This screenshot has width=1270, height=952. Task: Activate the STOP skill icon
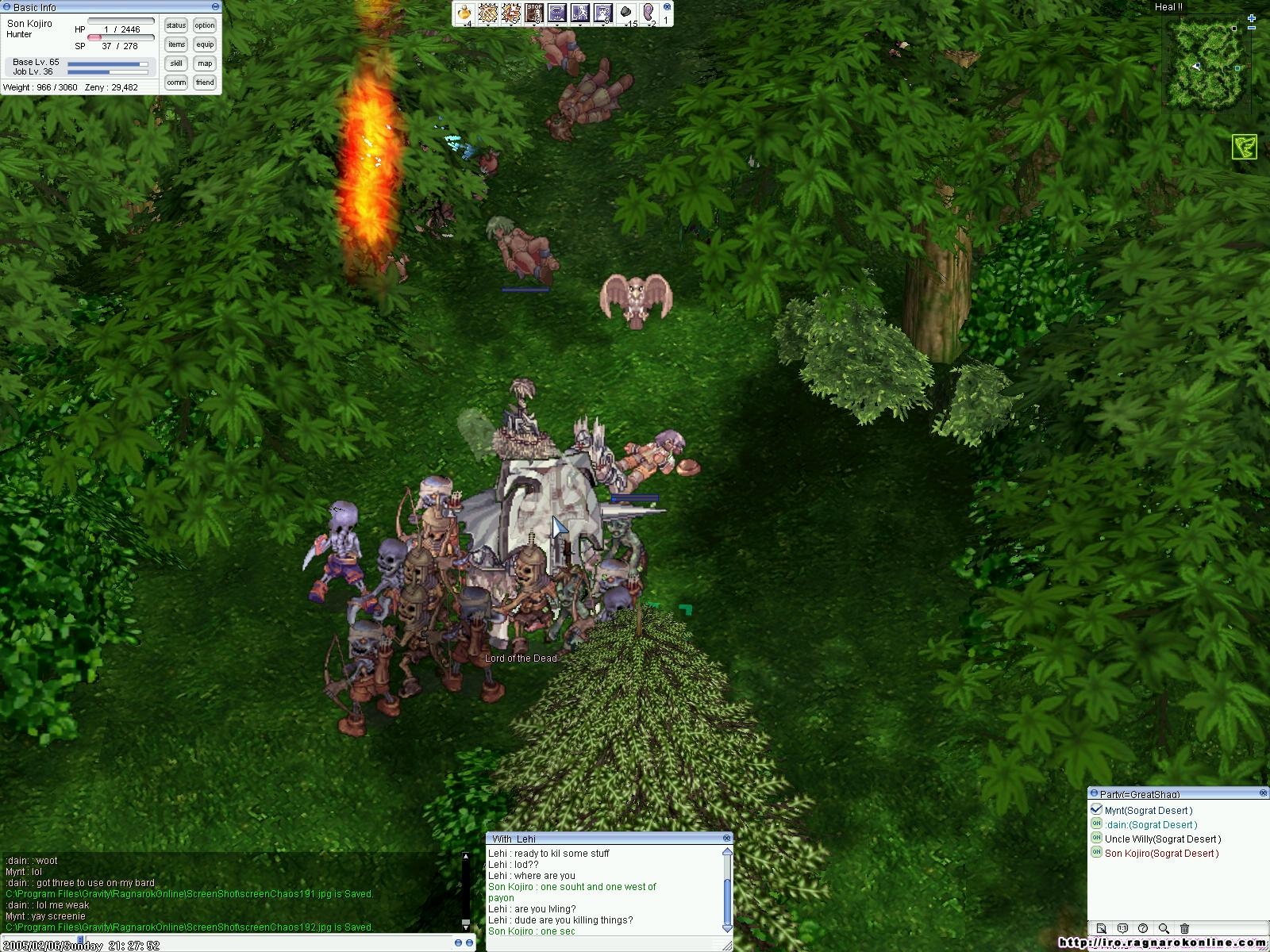tap(534, 13)
